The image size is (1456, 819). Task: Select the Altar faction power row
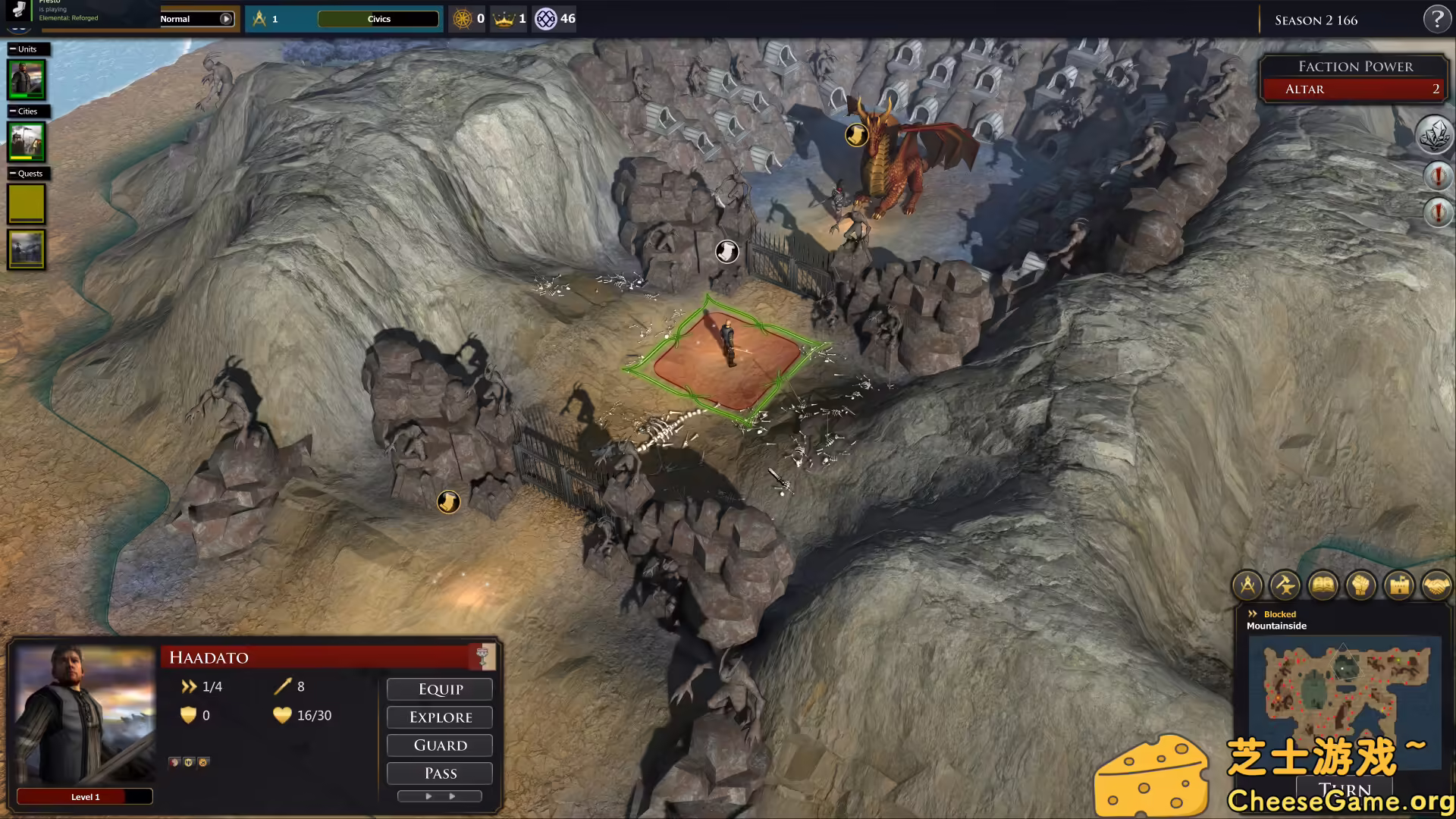[x=1355, y=89]
